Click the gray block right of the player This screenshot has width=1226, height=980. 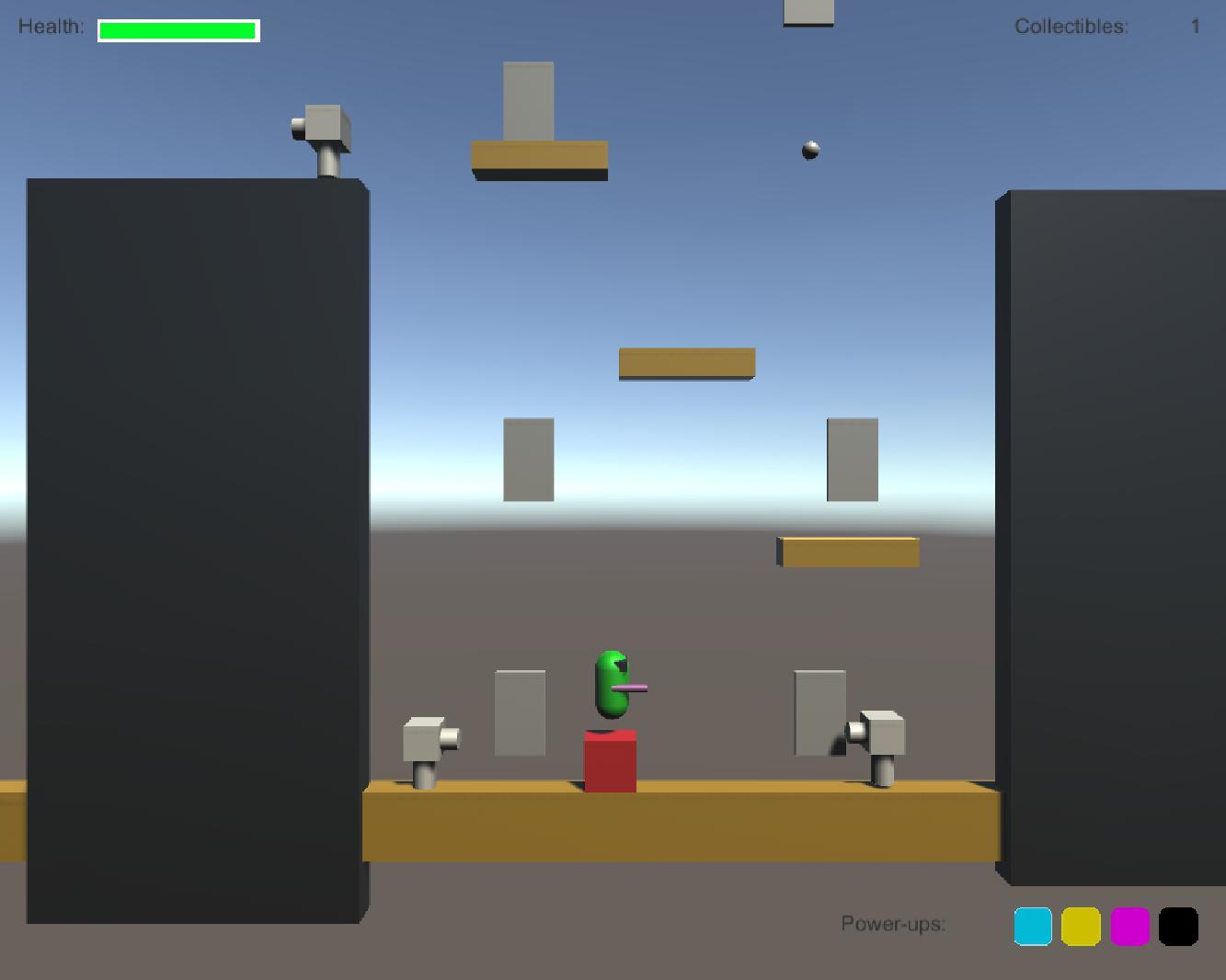point(819,712)
